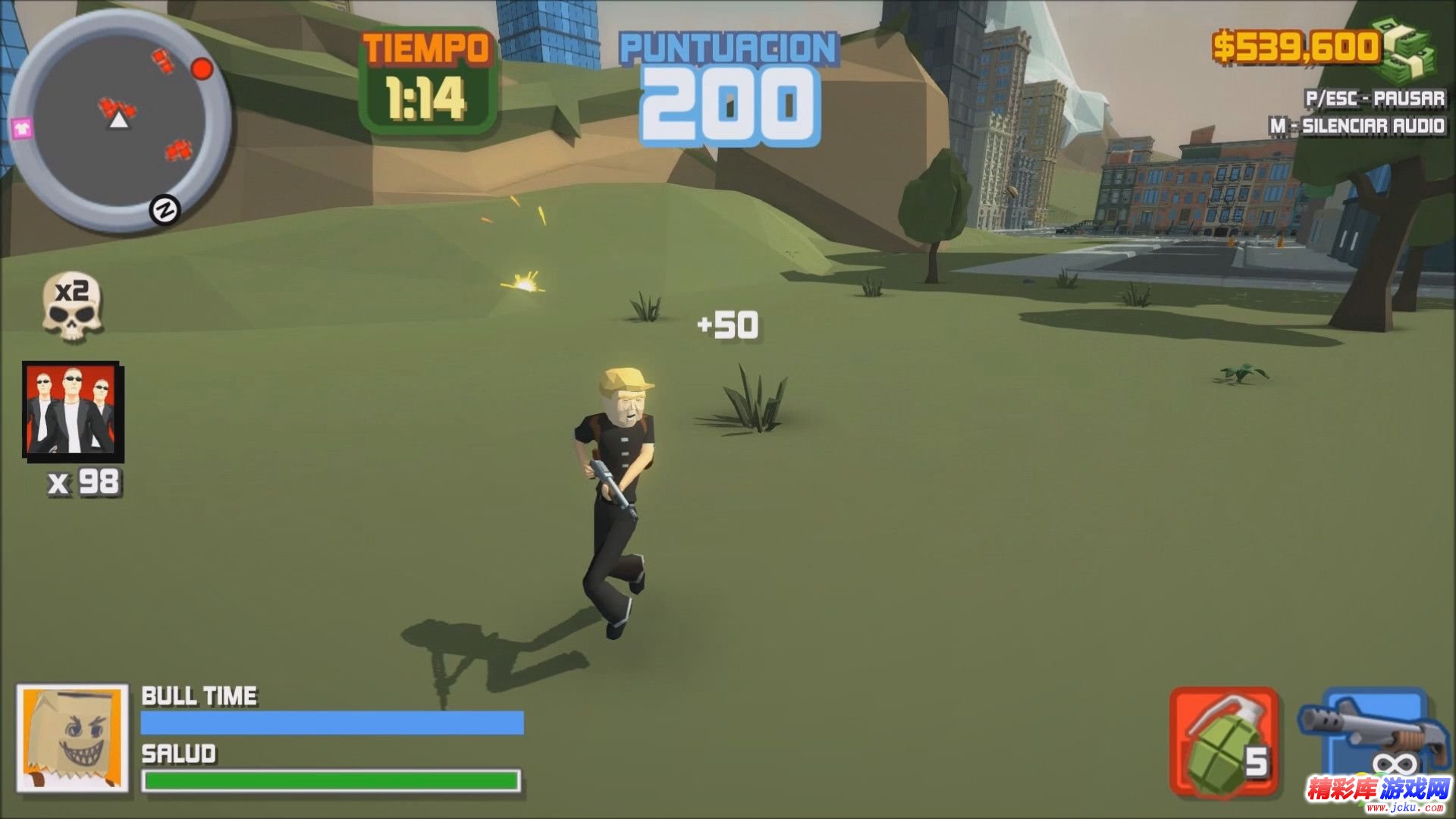Viewport: 1456px width, 819px height.
Task: Click the suited agents enemy icon
Action: tap(72, 411)
